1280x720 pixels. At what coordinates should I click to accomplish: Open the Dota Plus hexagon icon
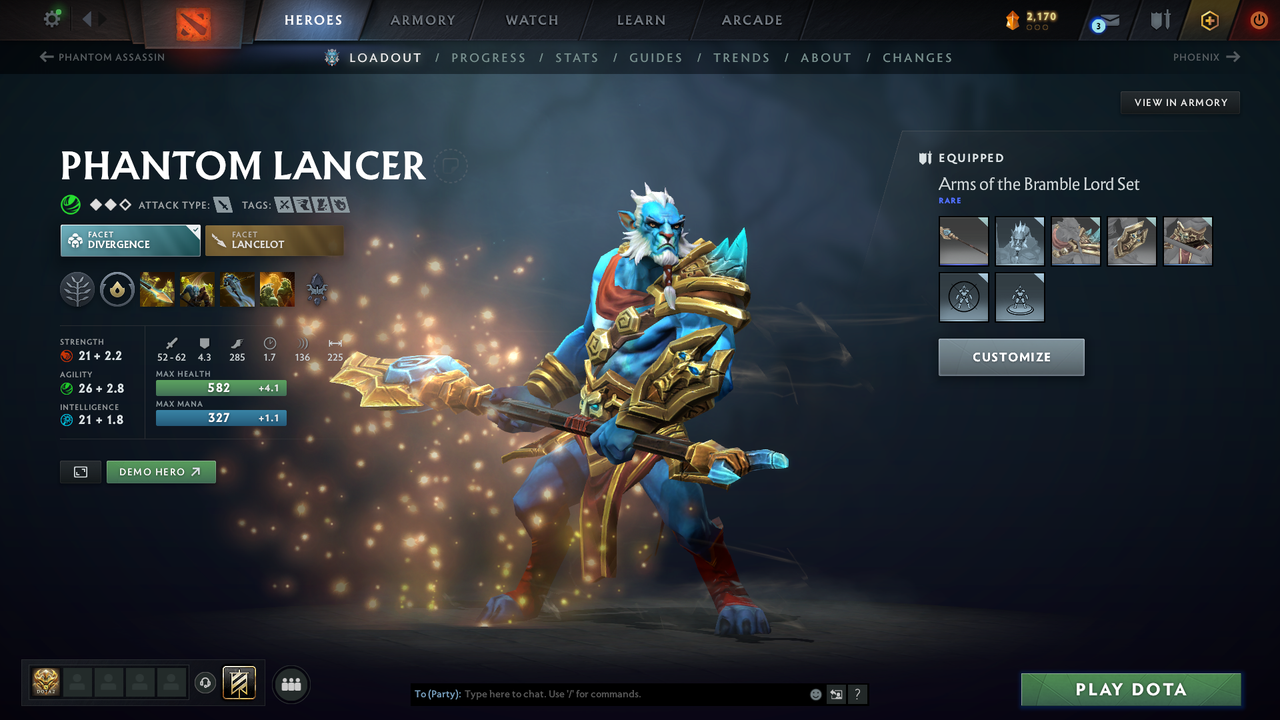coord(1209,19)
